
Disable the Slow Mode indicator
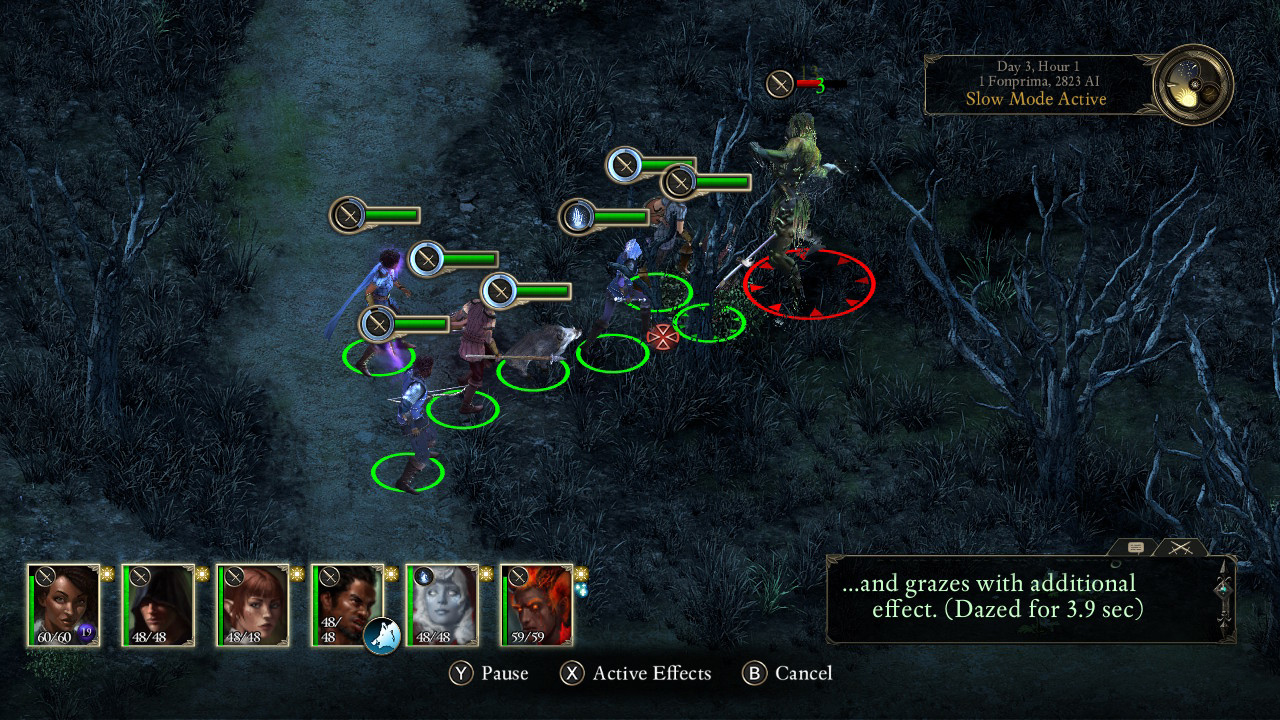click(1035, 99)
